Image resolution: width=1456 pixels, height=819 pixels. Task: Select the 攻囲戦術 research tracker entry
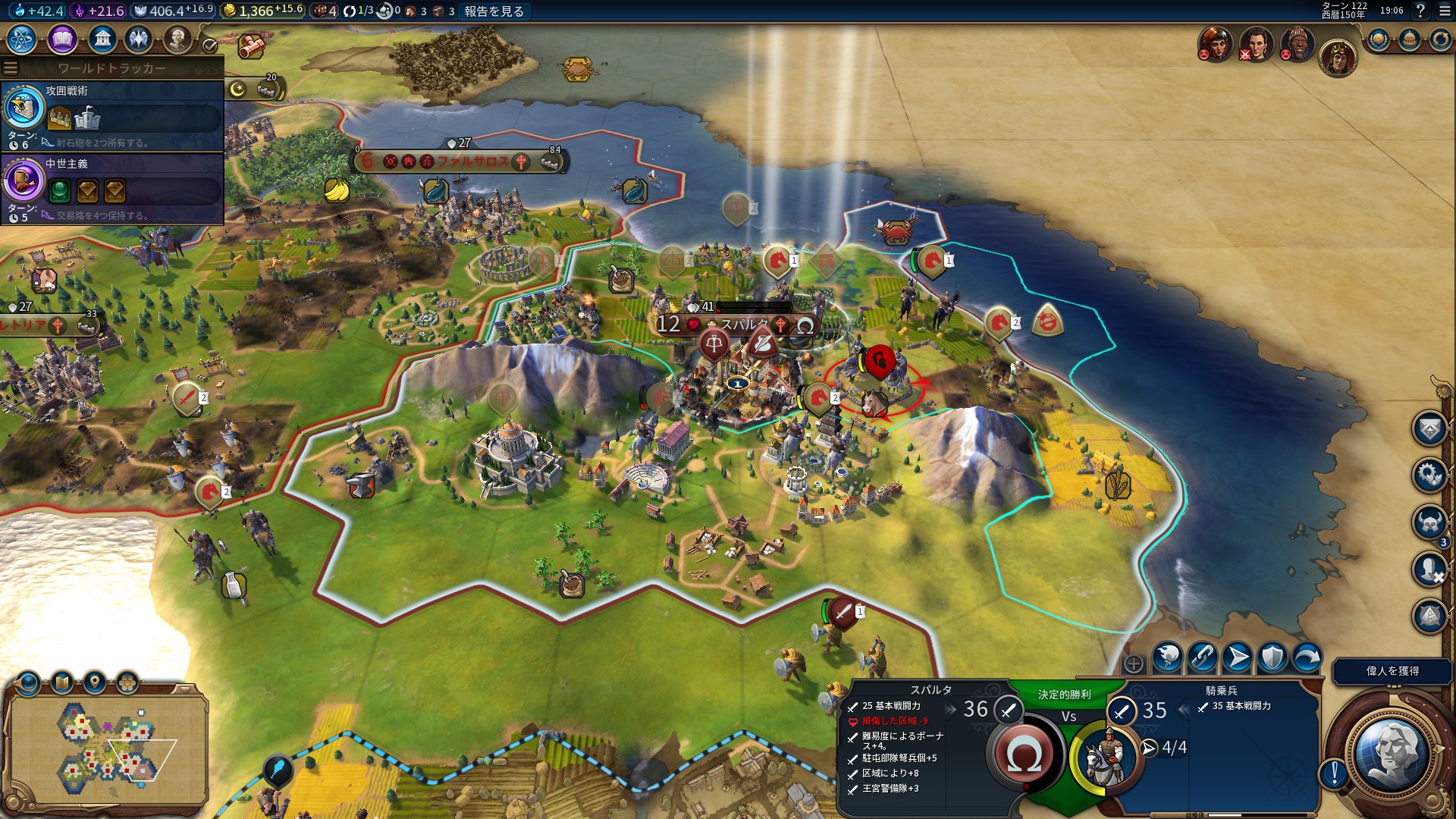pyautogui.click(x=112, y=115)
